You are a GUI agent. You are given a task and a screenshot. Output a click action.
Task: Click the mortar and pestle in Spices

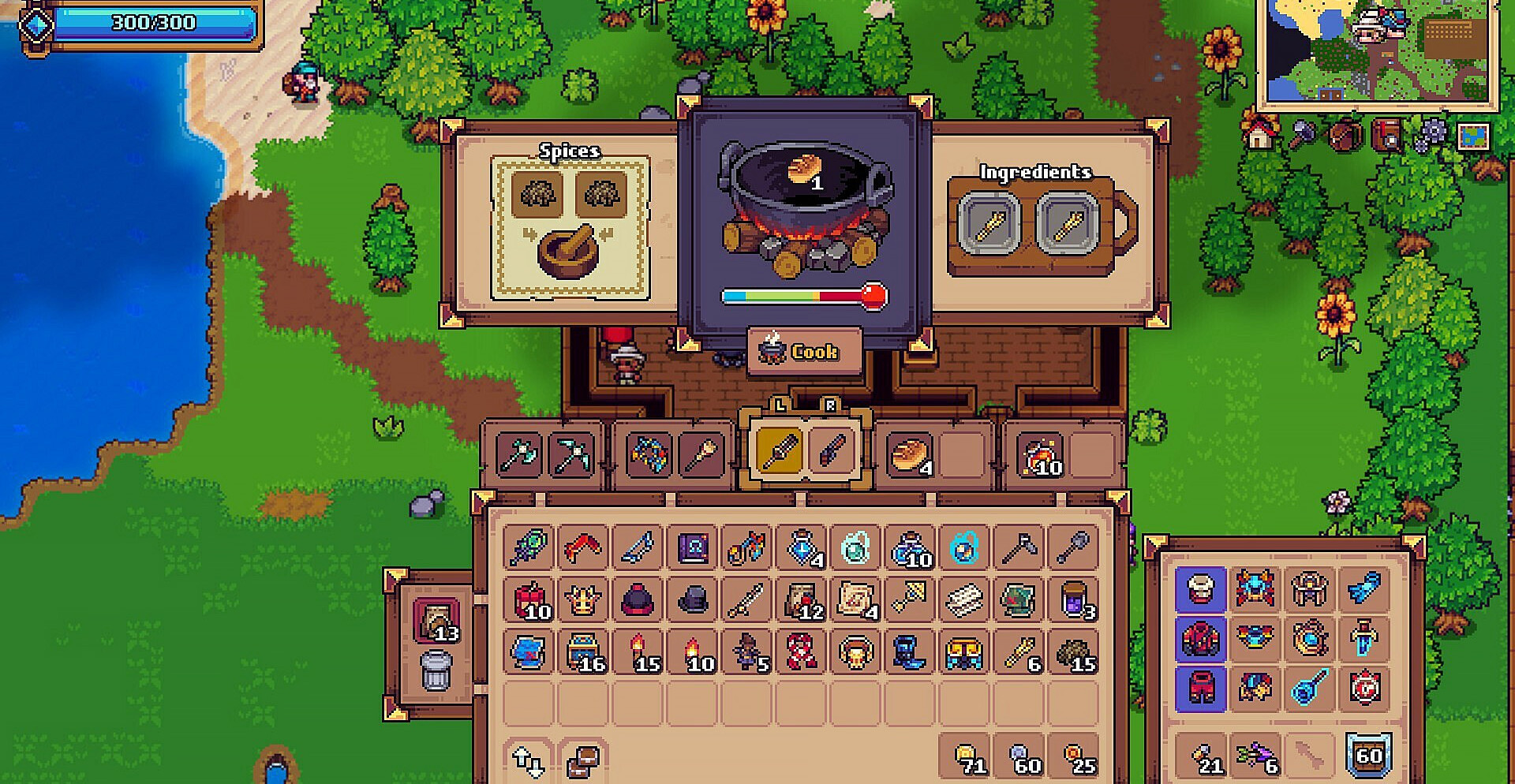(568, 252)
